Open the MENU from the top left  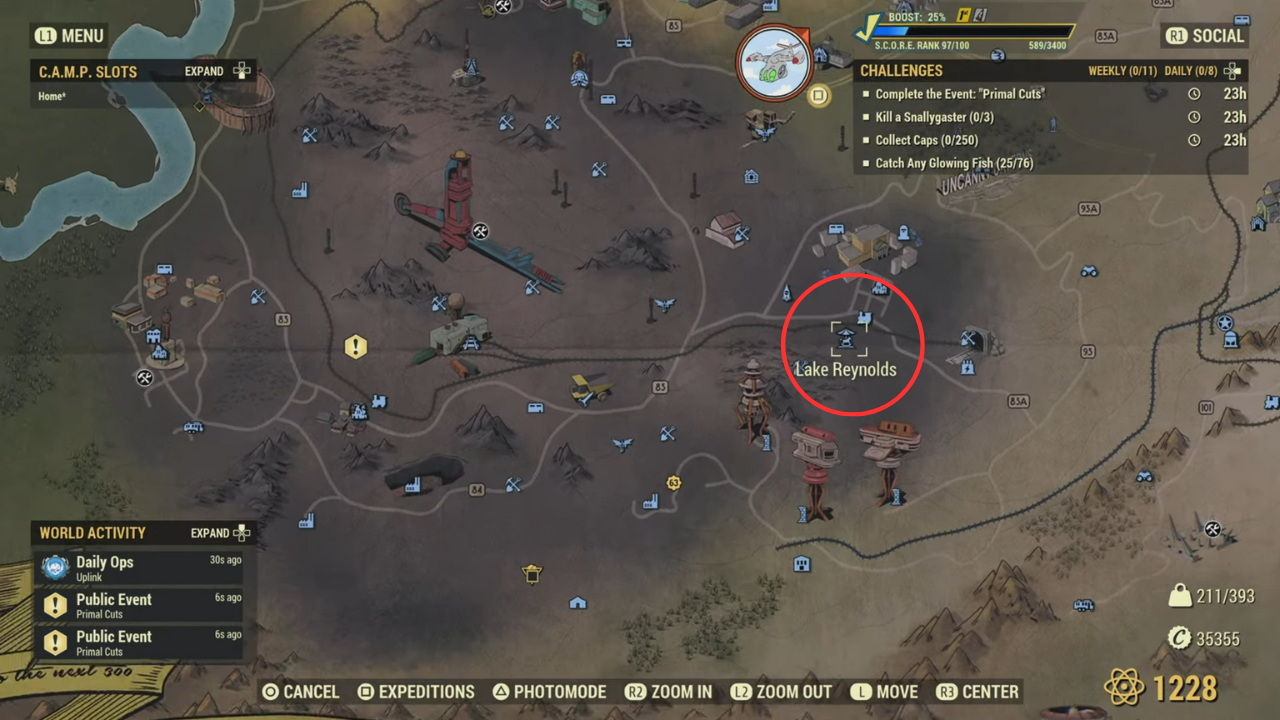coord(68,35)
